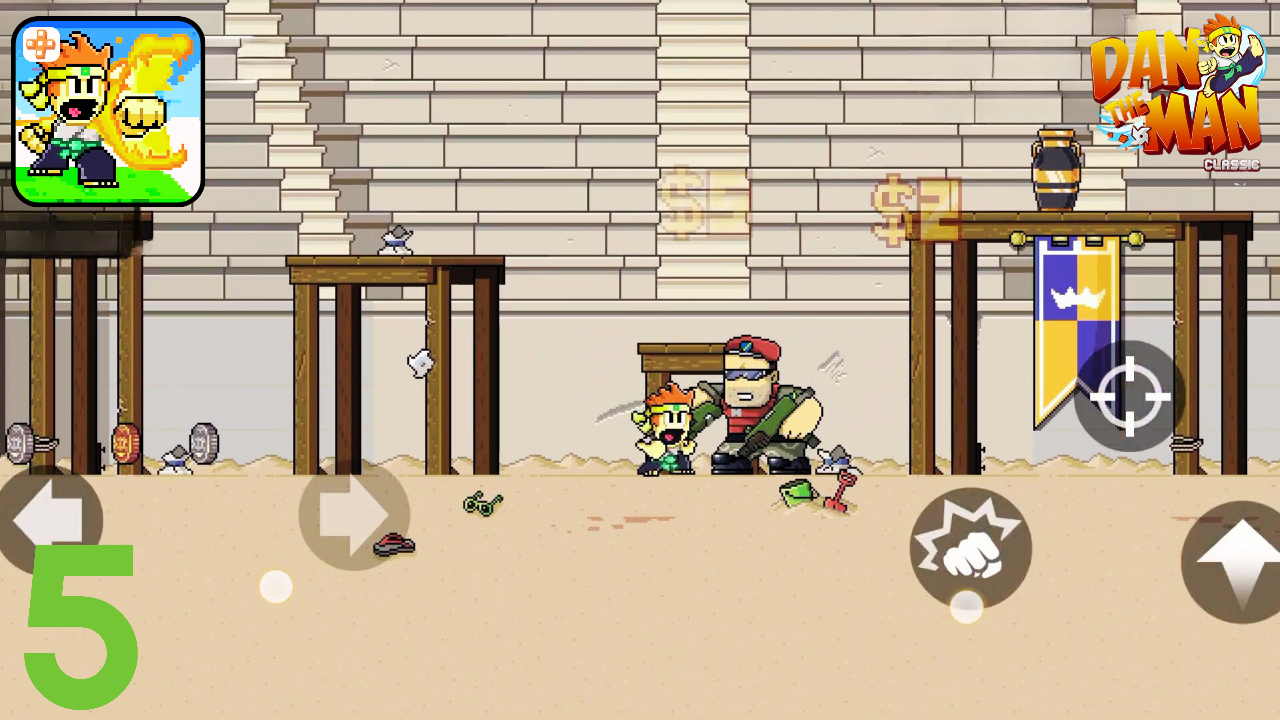Click the Dan the Man app icon
This screenshot has height=720, width=1280.
(x=108, y=110)
